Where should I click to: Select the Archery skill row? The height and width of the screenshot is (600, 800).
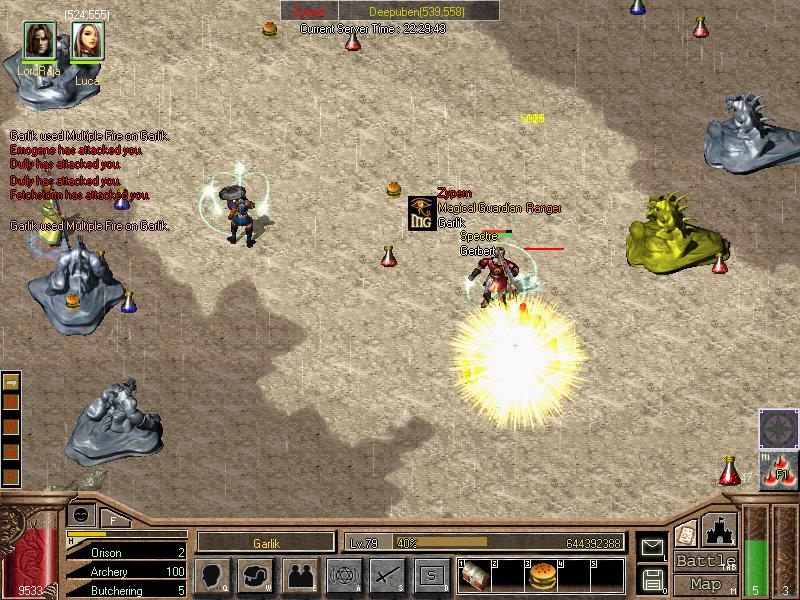(126, 571)
